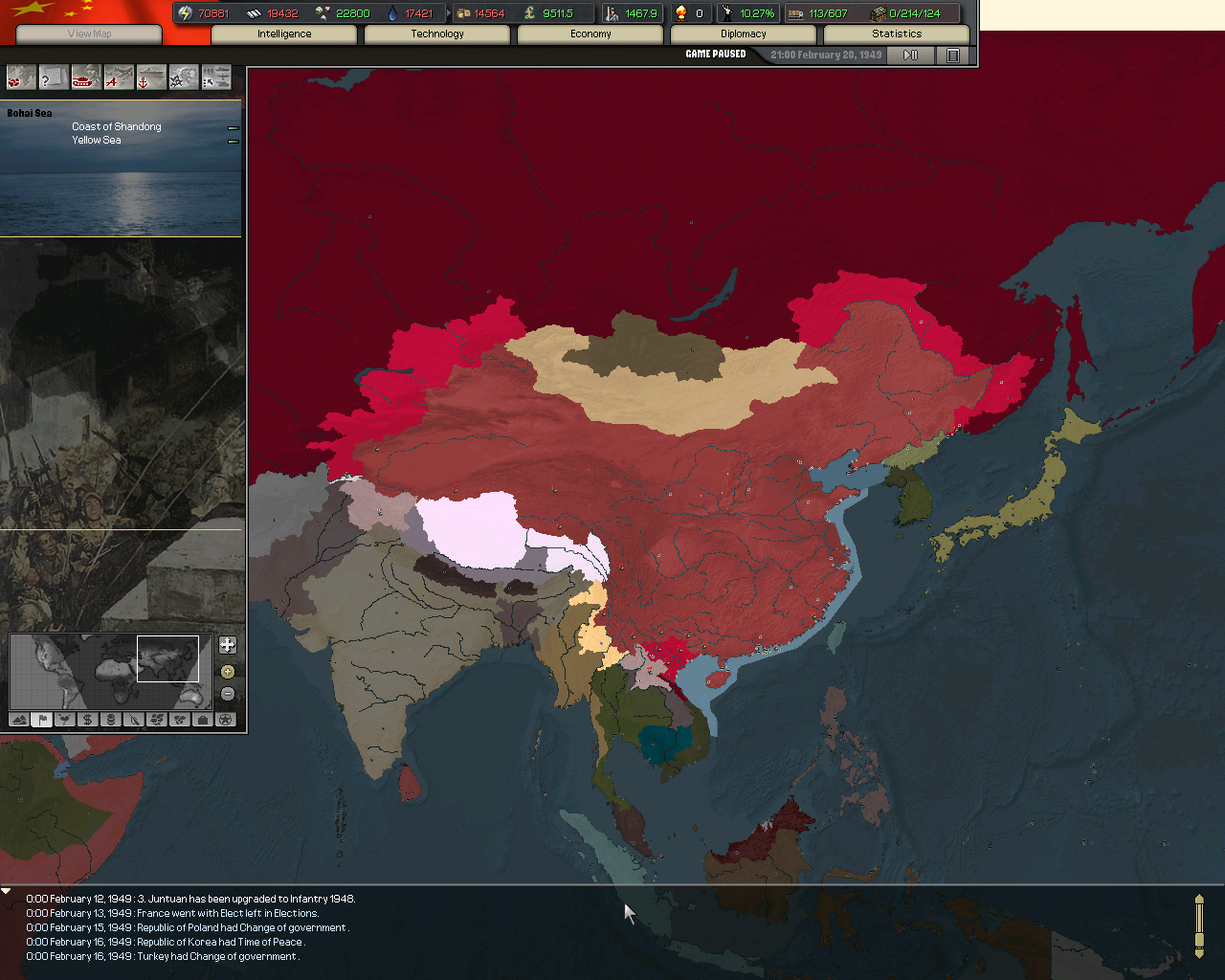Screen dimensions: 1225x980
Task: Collapse the message log with the small triangle
Action: point(6,891)
